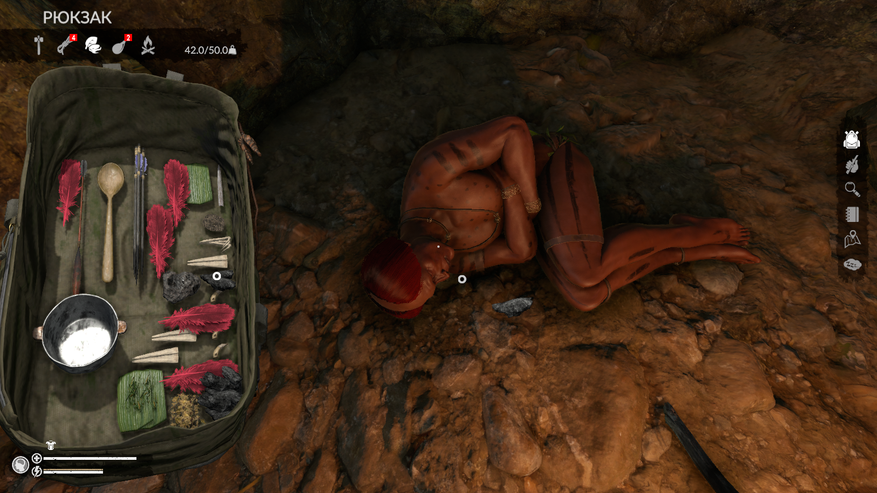Pick the metal pot with water
This screenshot has width=877, height=493.
[x=80, y=333]
